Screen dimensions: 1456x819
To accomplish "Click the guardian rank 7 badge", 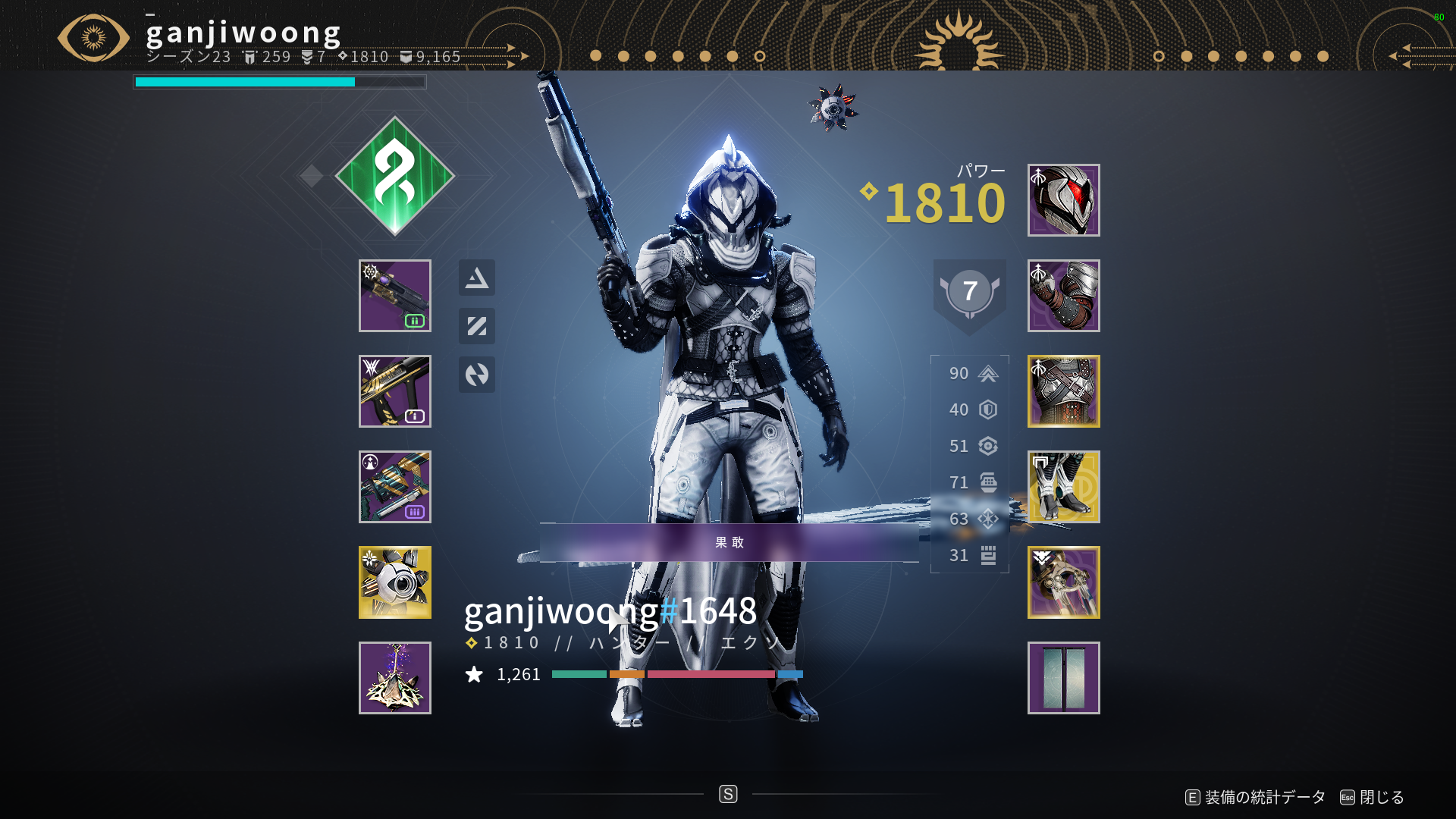I will [x=969, y=293].
